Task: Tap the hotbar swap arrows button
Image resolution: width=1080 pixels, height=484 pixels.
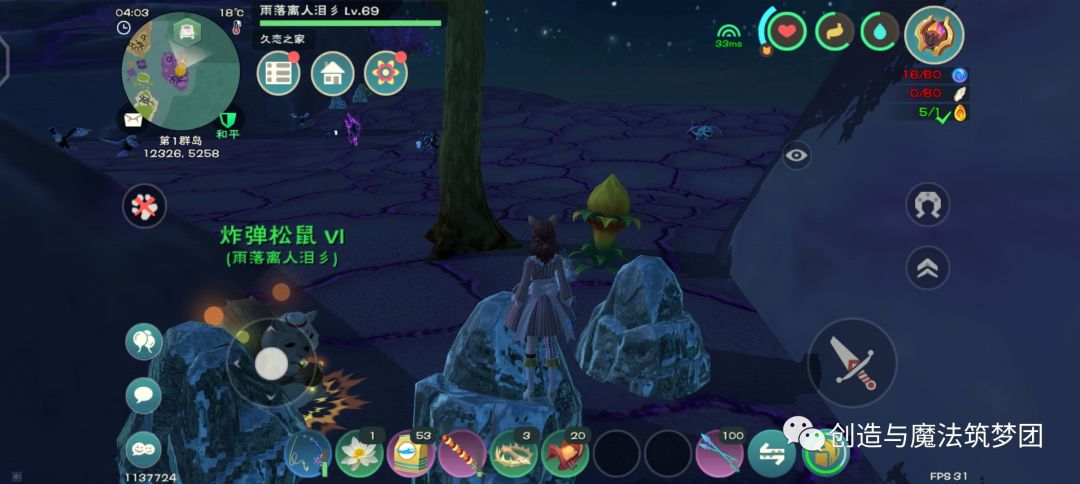Action: [x=772, y=454]
